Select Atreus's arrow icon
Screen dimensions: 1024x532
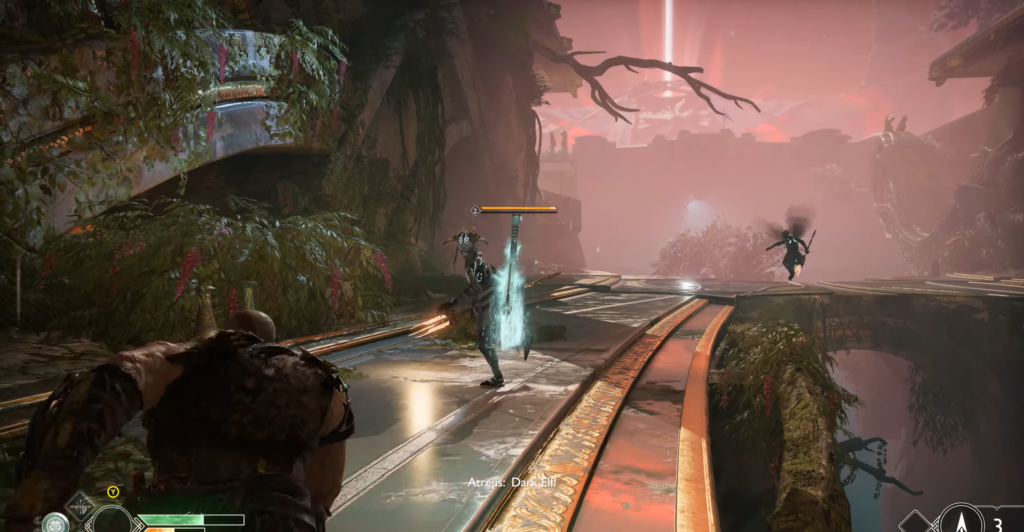(x=961, y=519)
